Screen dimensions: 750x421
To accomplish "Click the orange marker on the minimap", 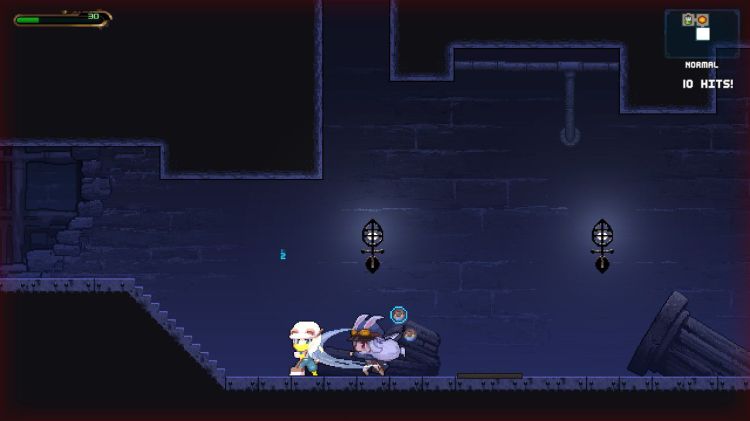I will coord(702,20).
